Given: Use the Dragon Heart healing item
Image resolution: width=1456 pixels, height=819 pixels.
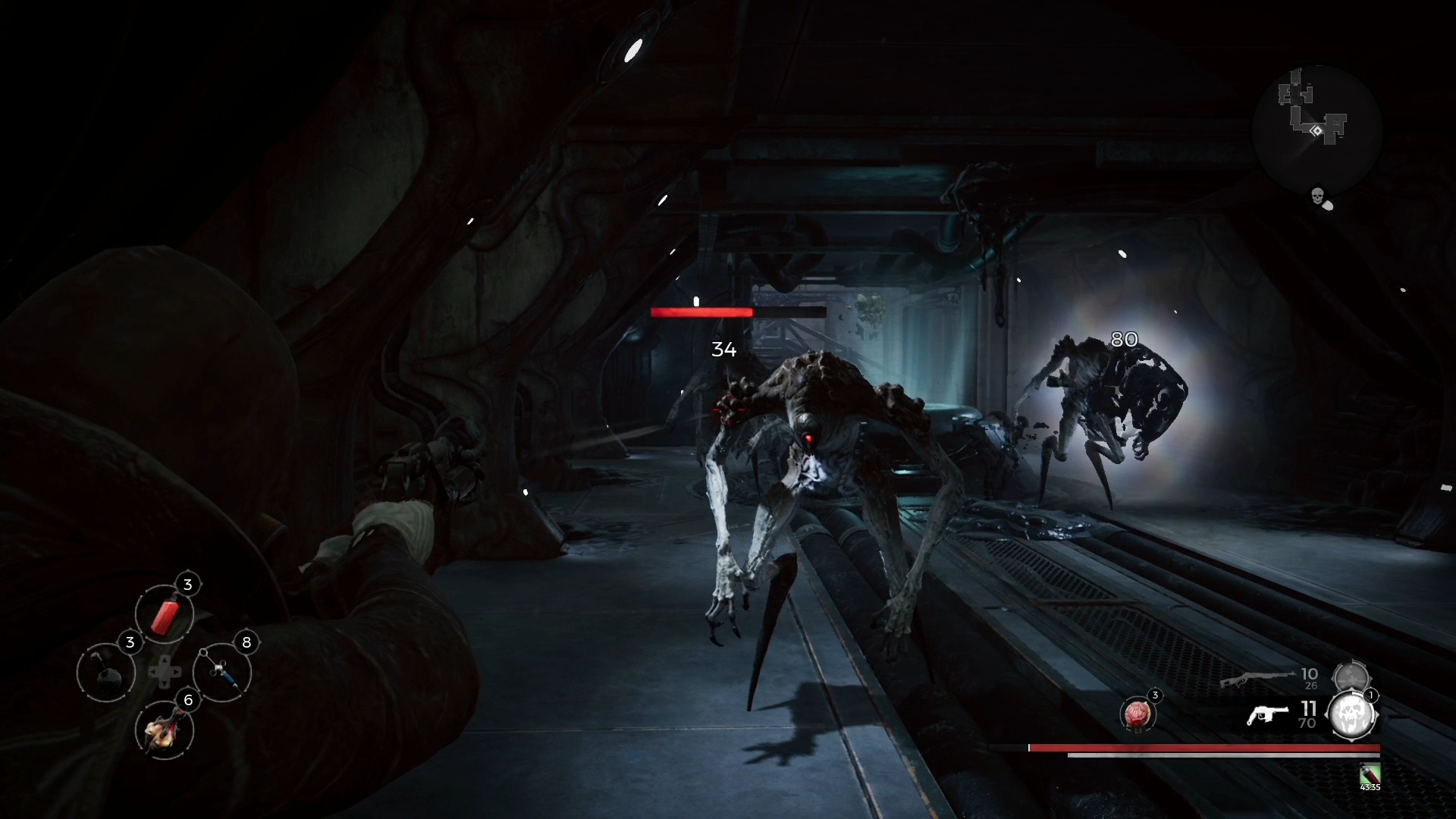Looking at the screenshot, I should (x=1137, y=714).
